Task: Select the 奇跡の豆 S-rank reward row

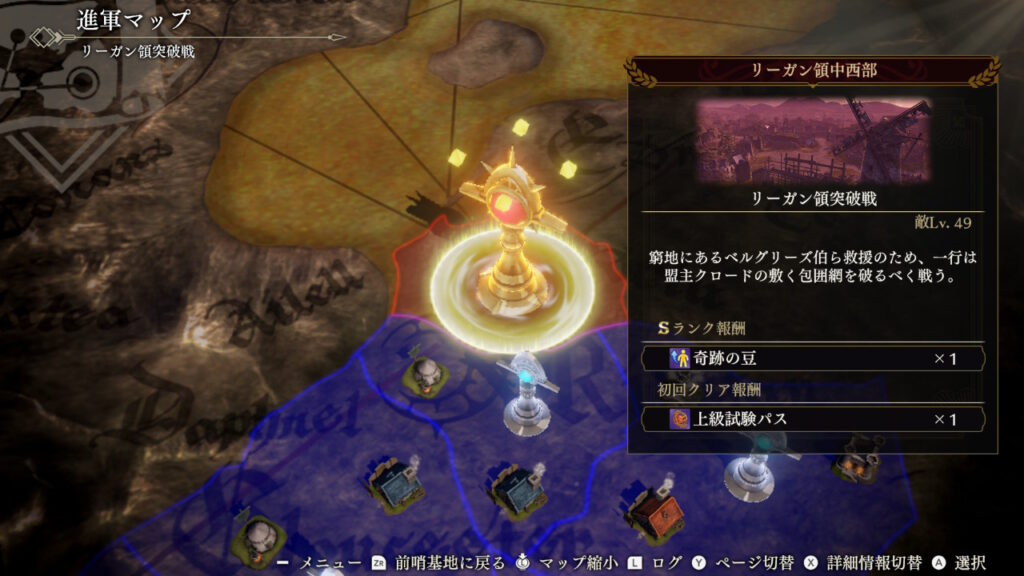Action: (812, 358)
